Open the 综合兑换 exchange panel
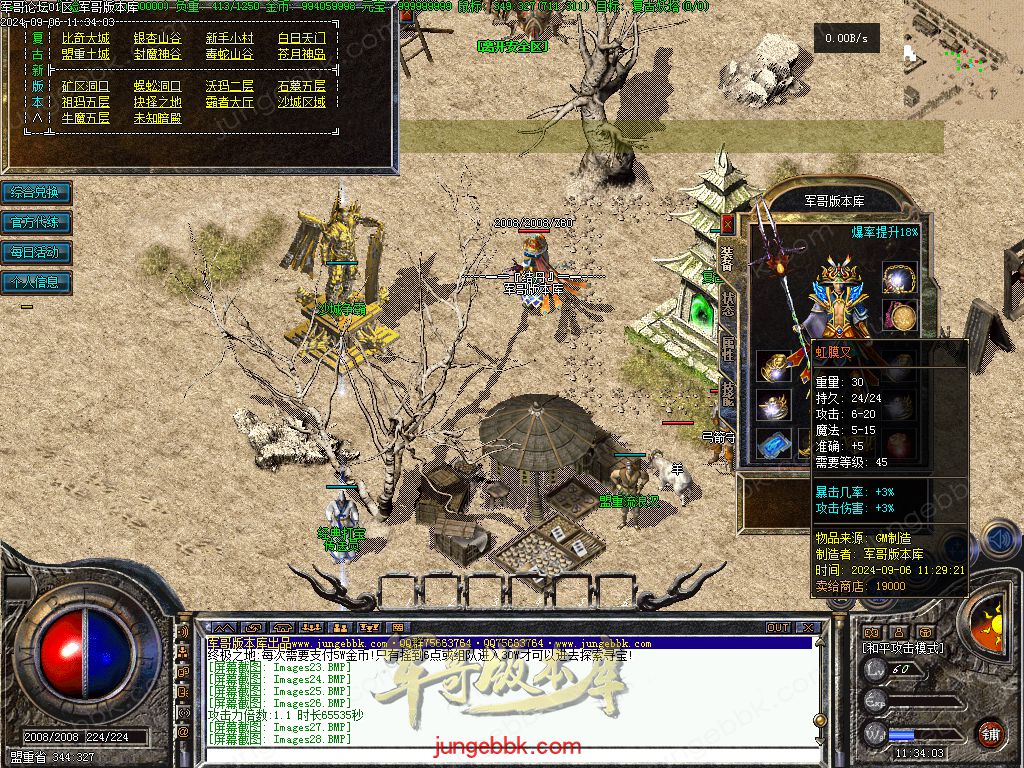1024x768 pixels. [x=36, y=192]
